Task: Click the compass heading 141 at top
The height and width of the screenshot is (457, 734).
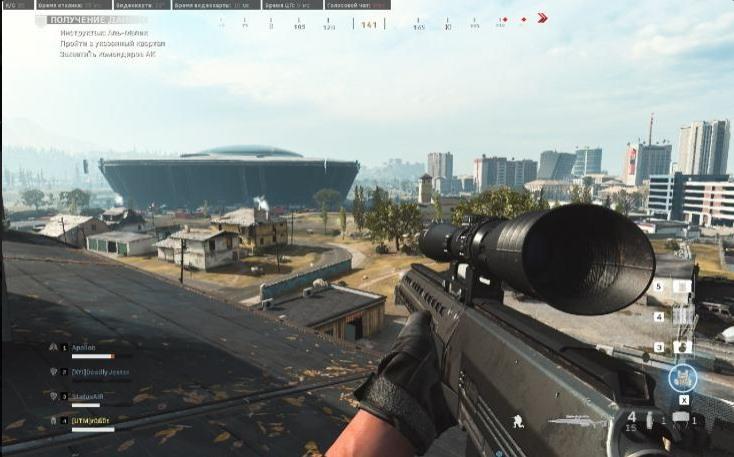Action: click(369, 24)
